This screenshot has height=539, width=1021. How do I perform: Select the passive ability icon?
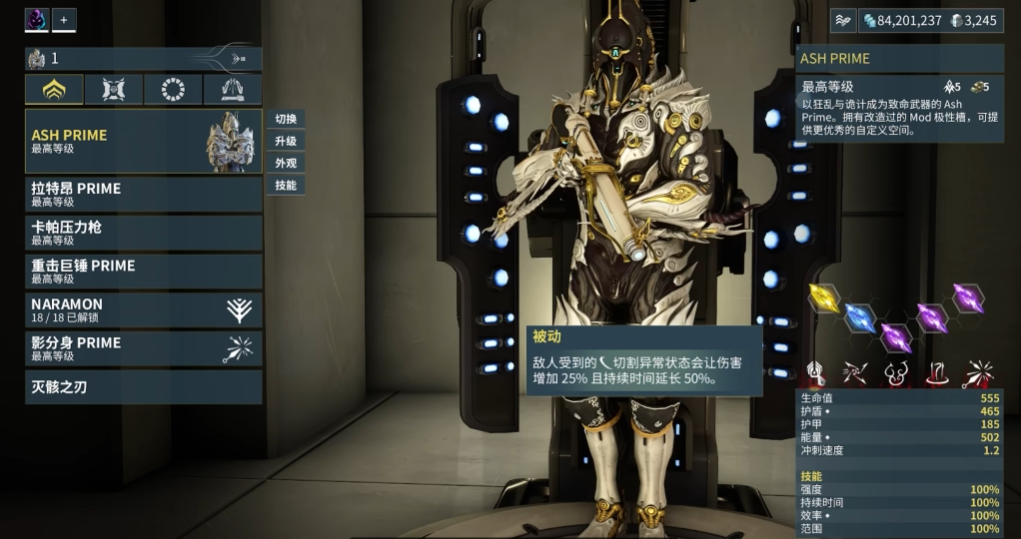click(816, 374)
